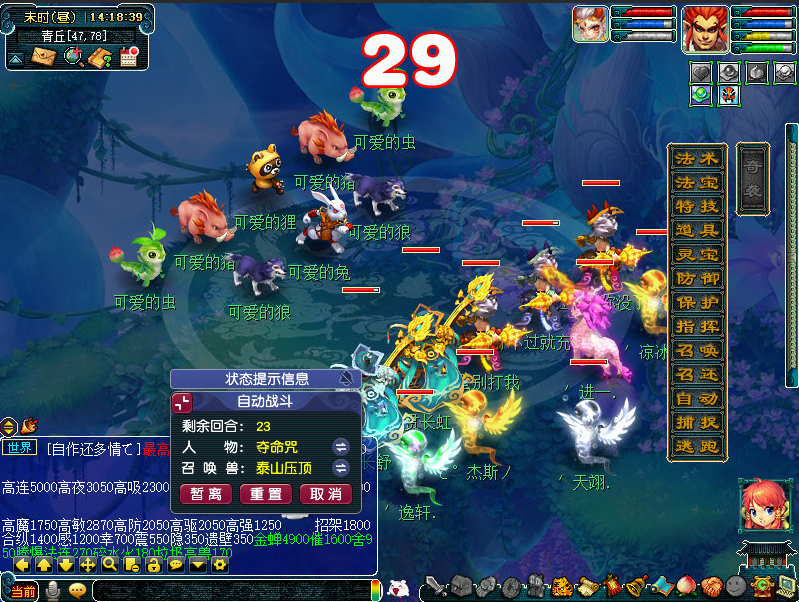Toggle the chat lock padlock icon
799x602 pixels.
[x=153, y=565]
